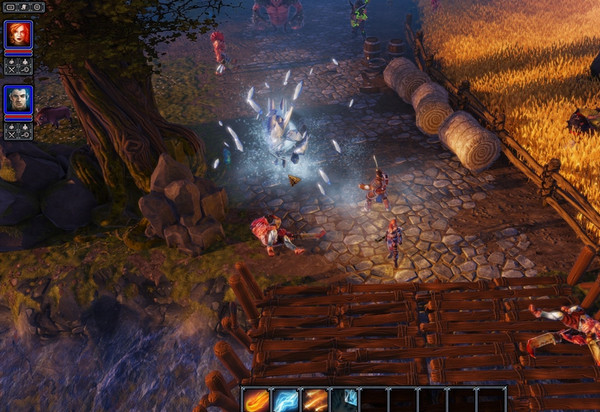Activate the orange flame streak skill
Screen dimensions: 600x412
[316, 399]
